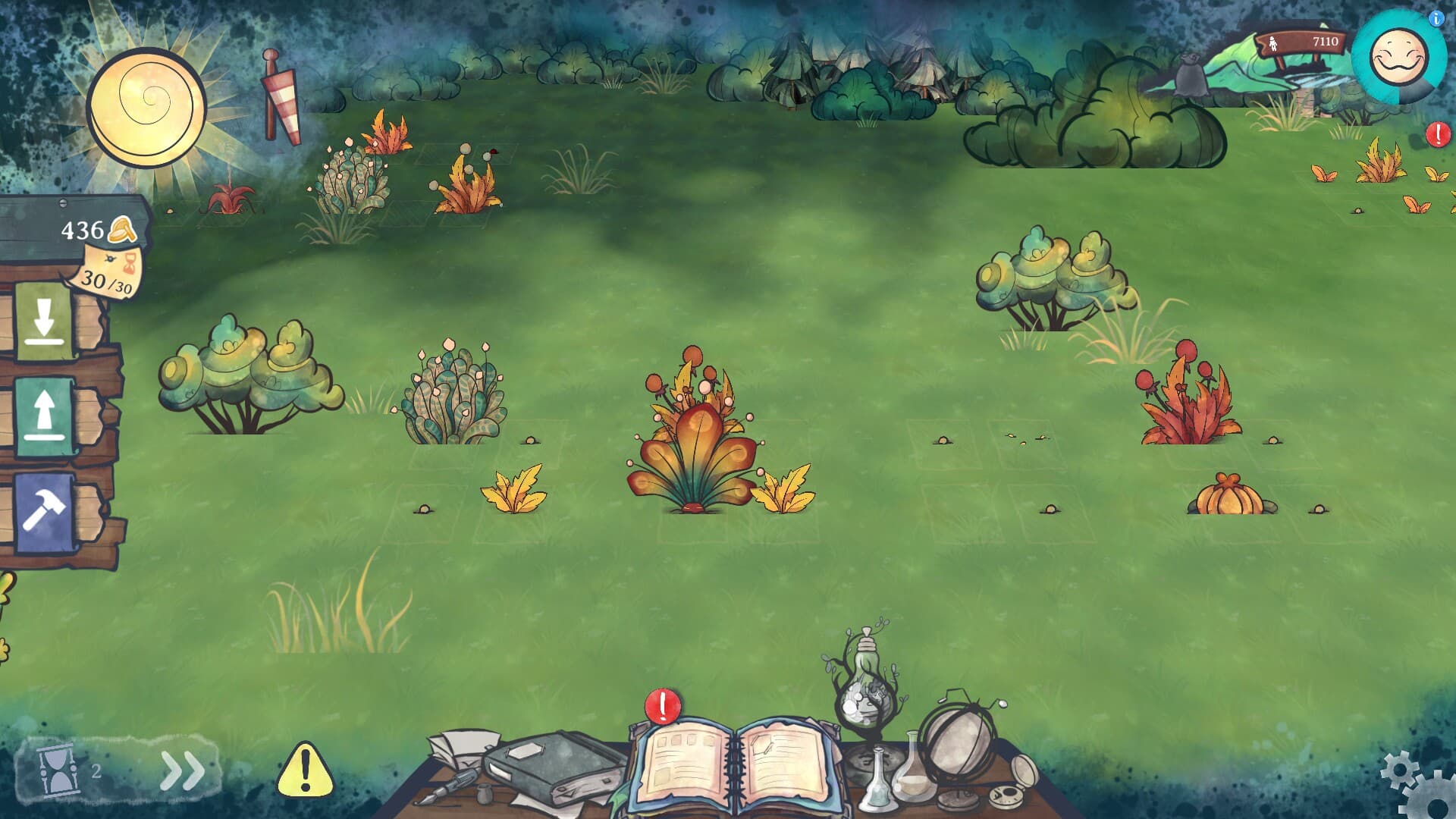The image size is (1456, 819).
Task: Click the fast-forward double arrow button
Action: (182, 771)
